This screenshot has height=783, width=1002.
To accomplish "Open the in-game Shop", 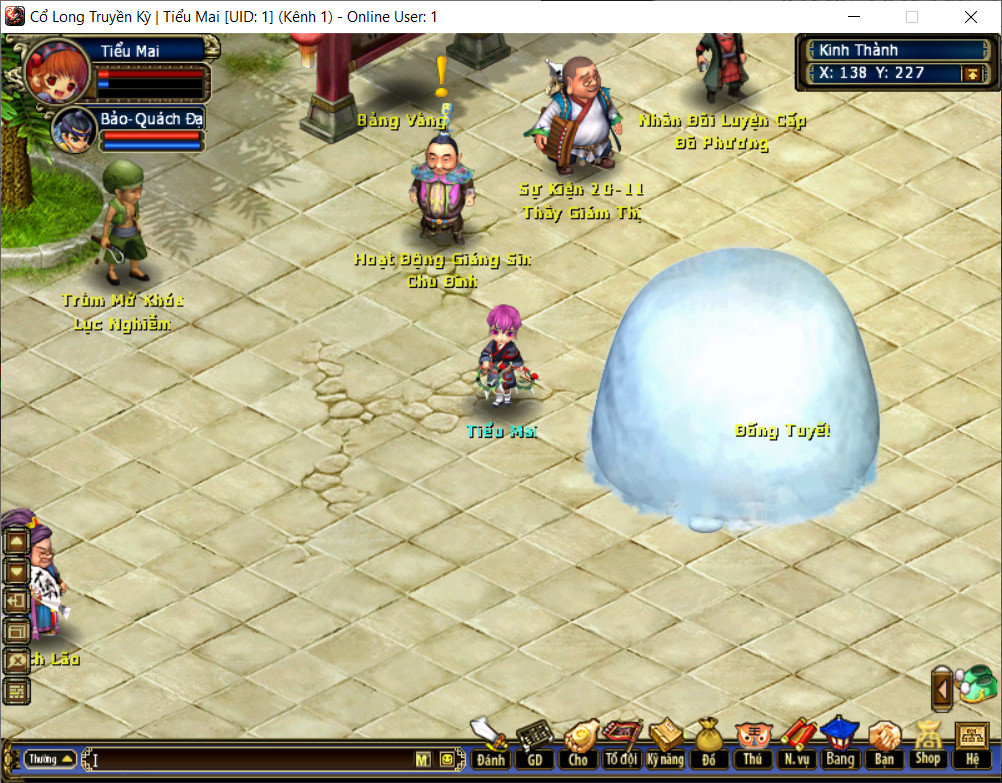I will pos(928,745).
